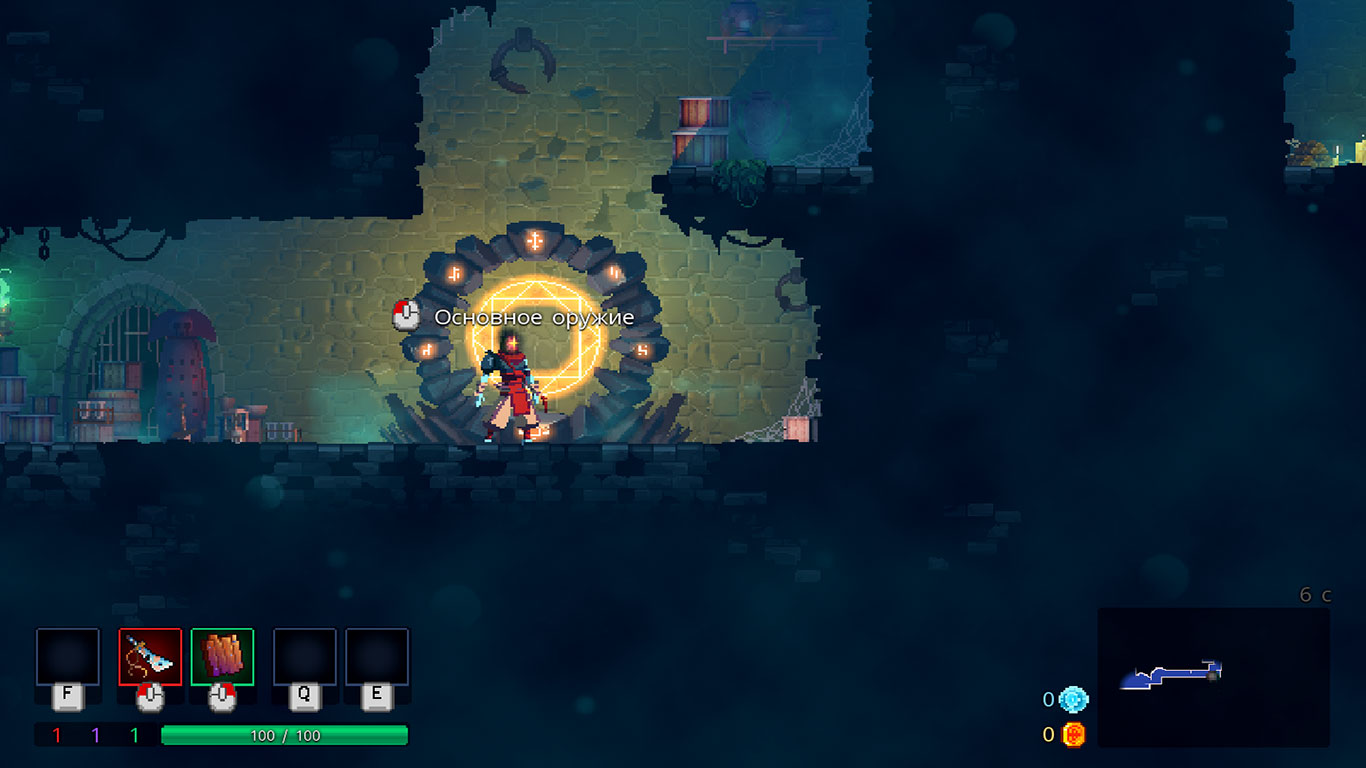Select the wooden shield in the green slot

[x=222, y=657]
